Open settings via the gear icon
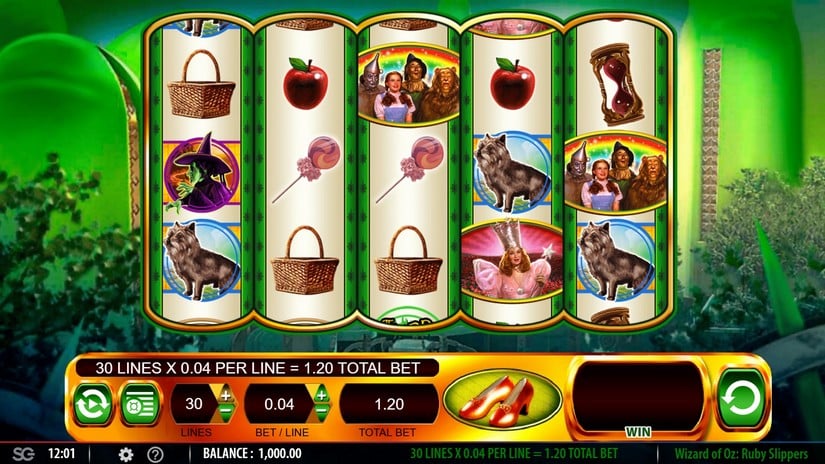 [126, 454]
